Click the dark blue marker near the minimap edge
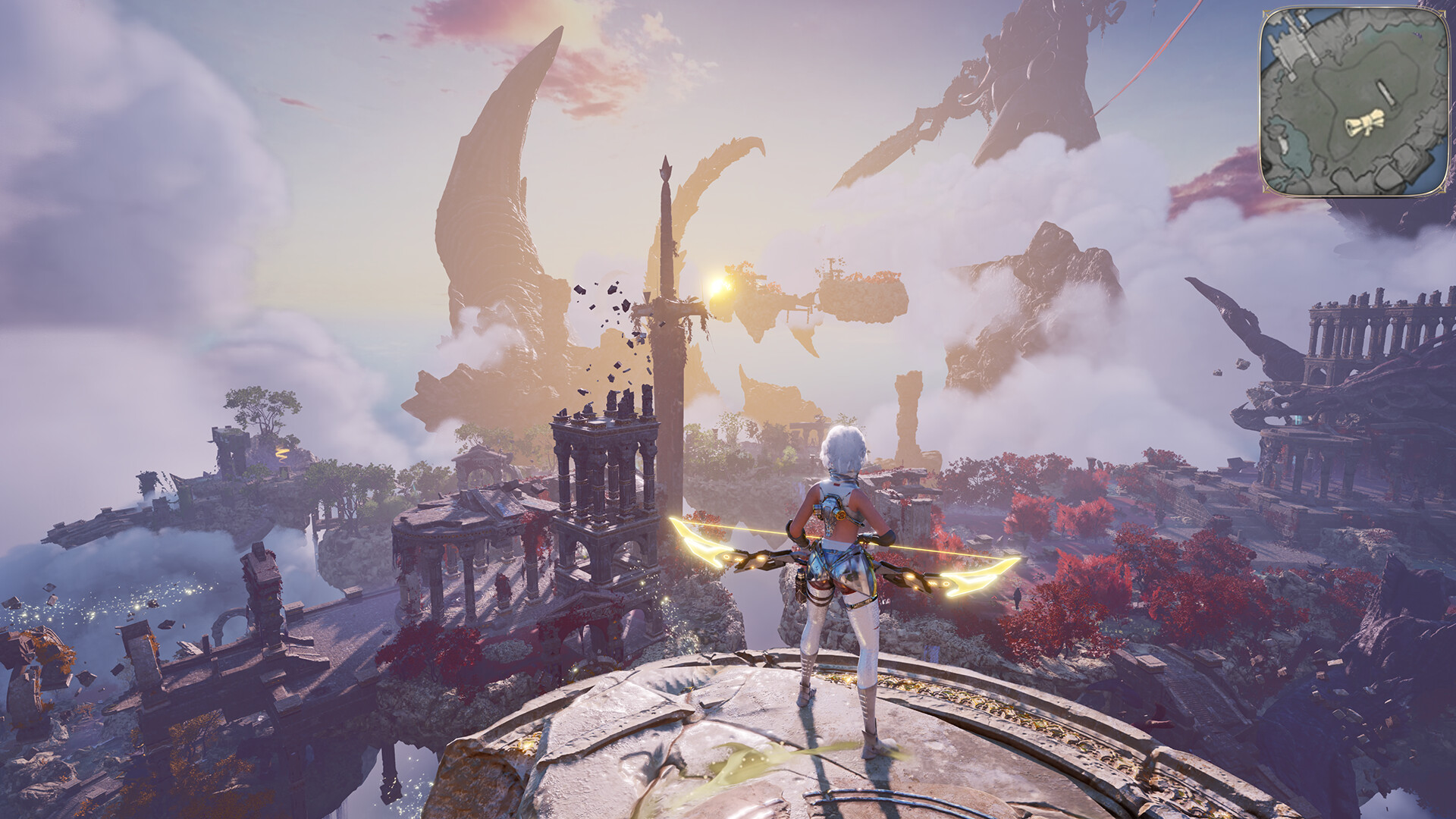This screenshot has width=1456, height=819. [1418, 35]
